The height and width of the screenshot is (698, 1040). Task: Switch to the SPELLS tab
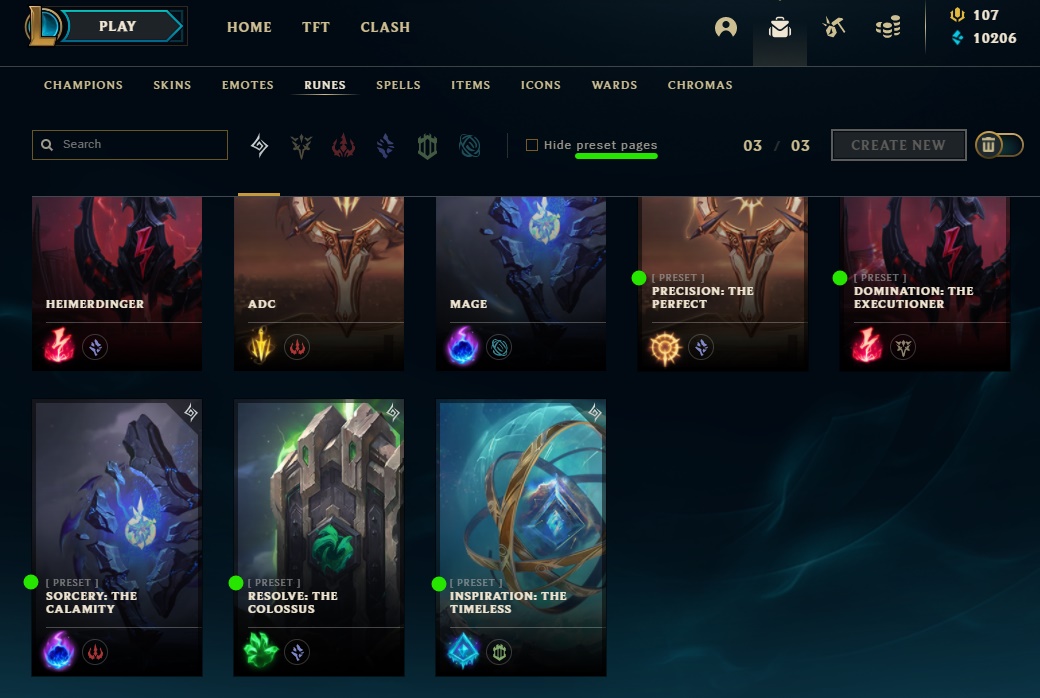[398, 85]
